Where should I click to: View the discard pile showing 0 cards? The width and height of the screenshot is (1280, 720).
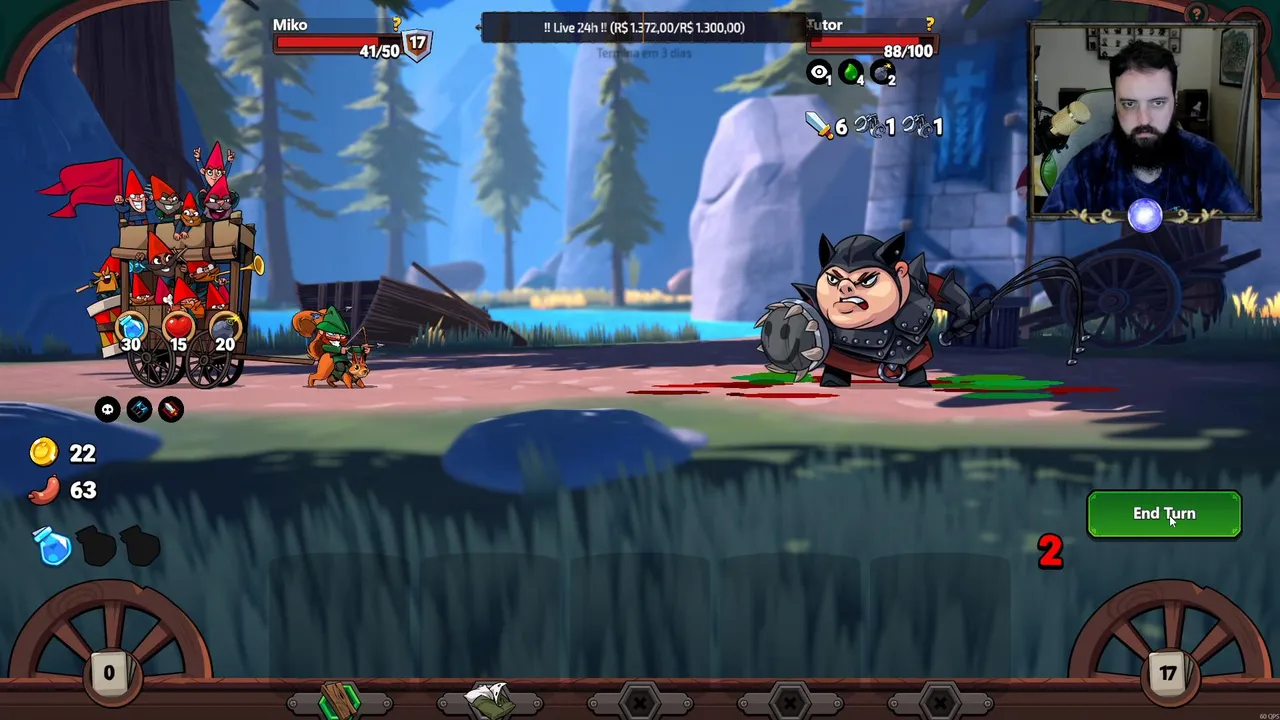109,673
